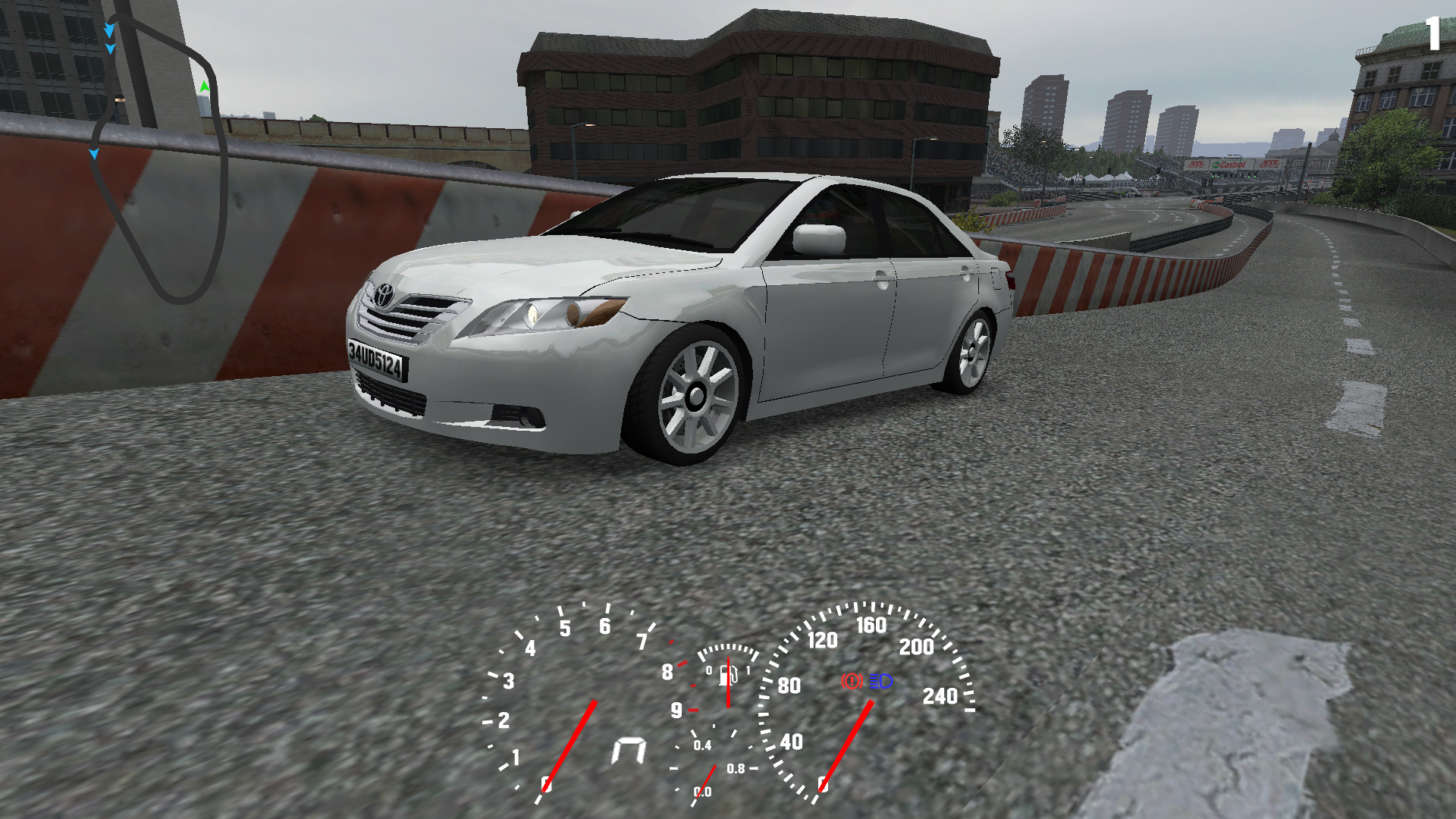Click the red handbrake warning icon

point(852,681)
